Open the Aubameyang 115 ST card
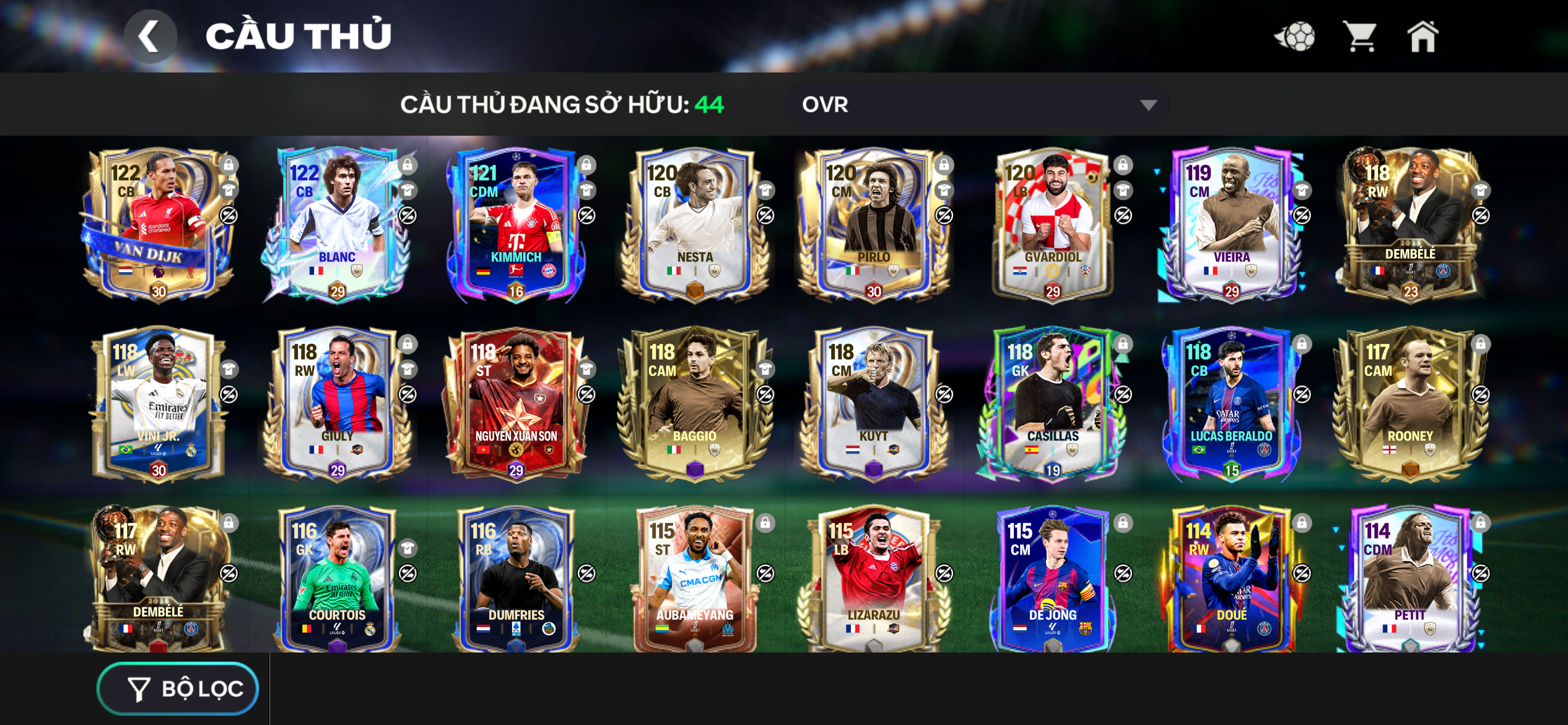Screen dimensions: 1568x725 coord(694,579)
